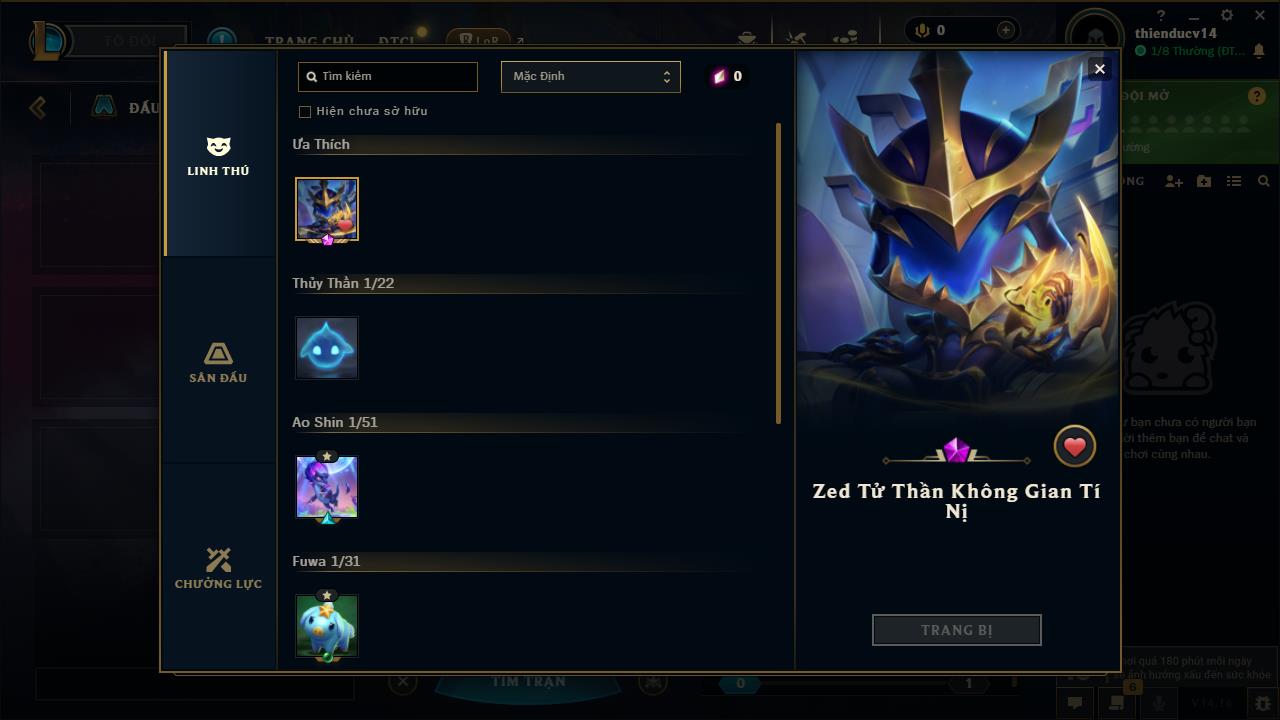Minimize the client window
The width and height of the screenshot is (1280, 720).
tap(1193, 16)
